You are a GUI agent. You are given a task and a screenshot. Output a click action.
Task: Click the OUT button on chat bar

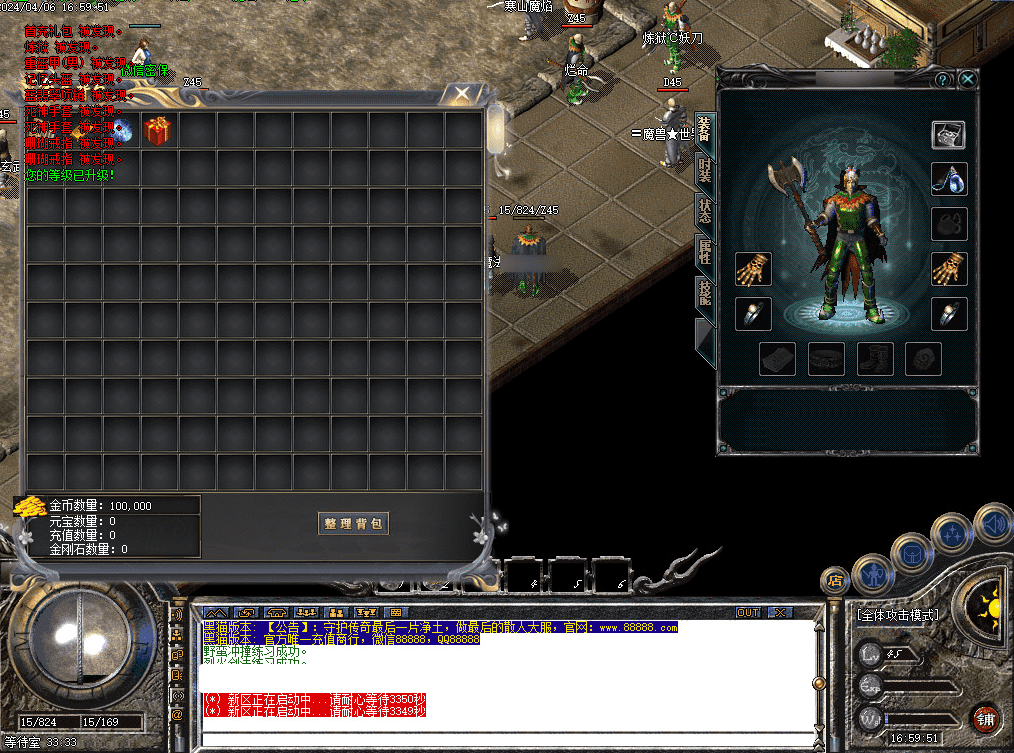point(747,612)
